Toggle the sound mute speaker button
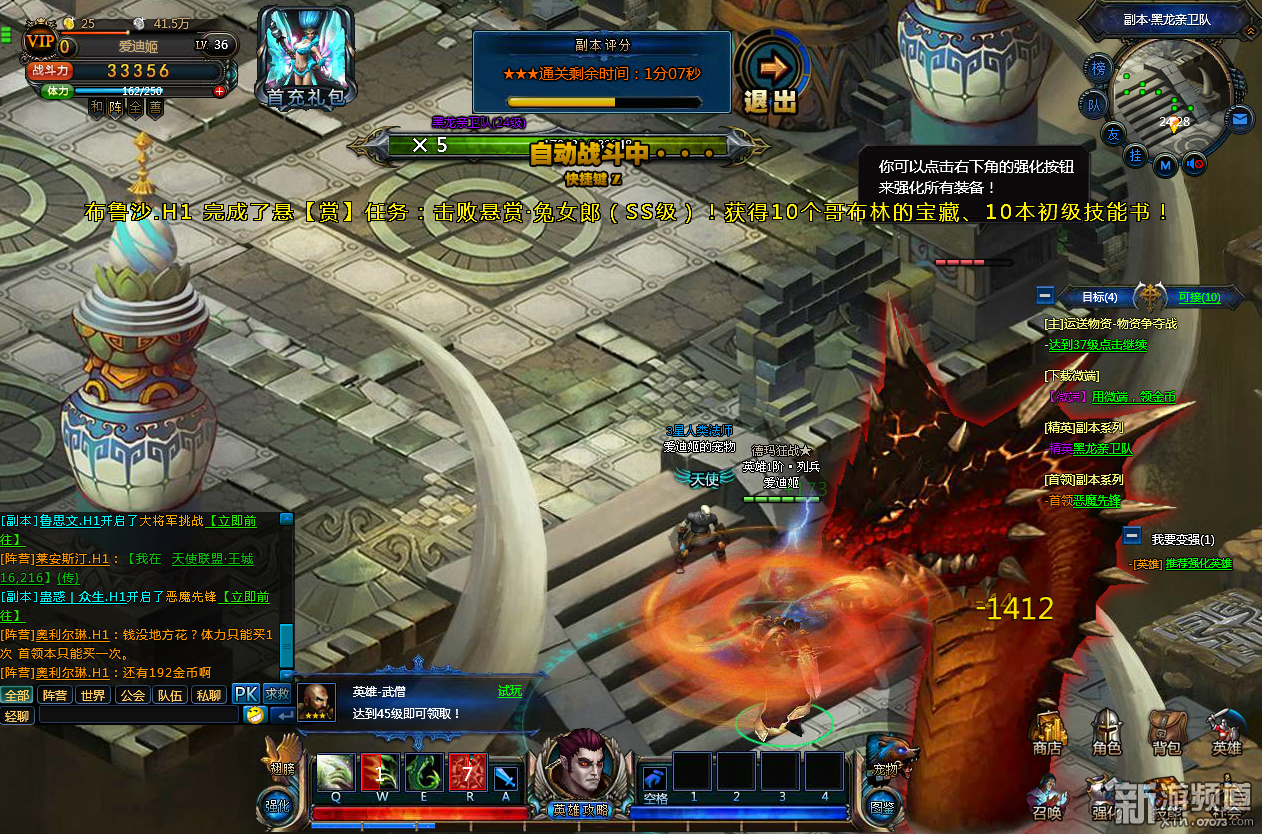 [1192, 165]
